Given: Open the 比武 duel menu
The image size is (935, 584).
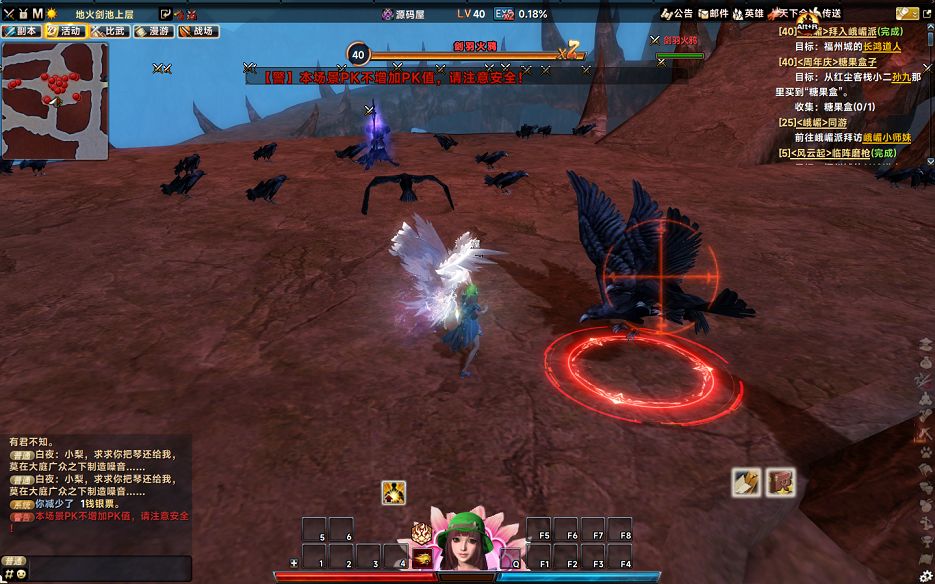Looking at the screenshot, I should point(109,31).
